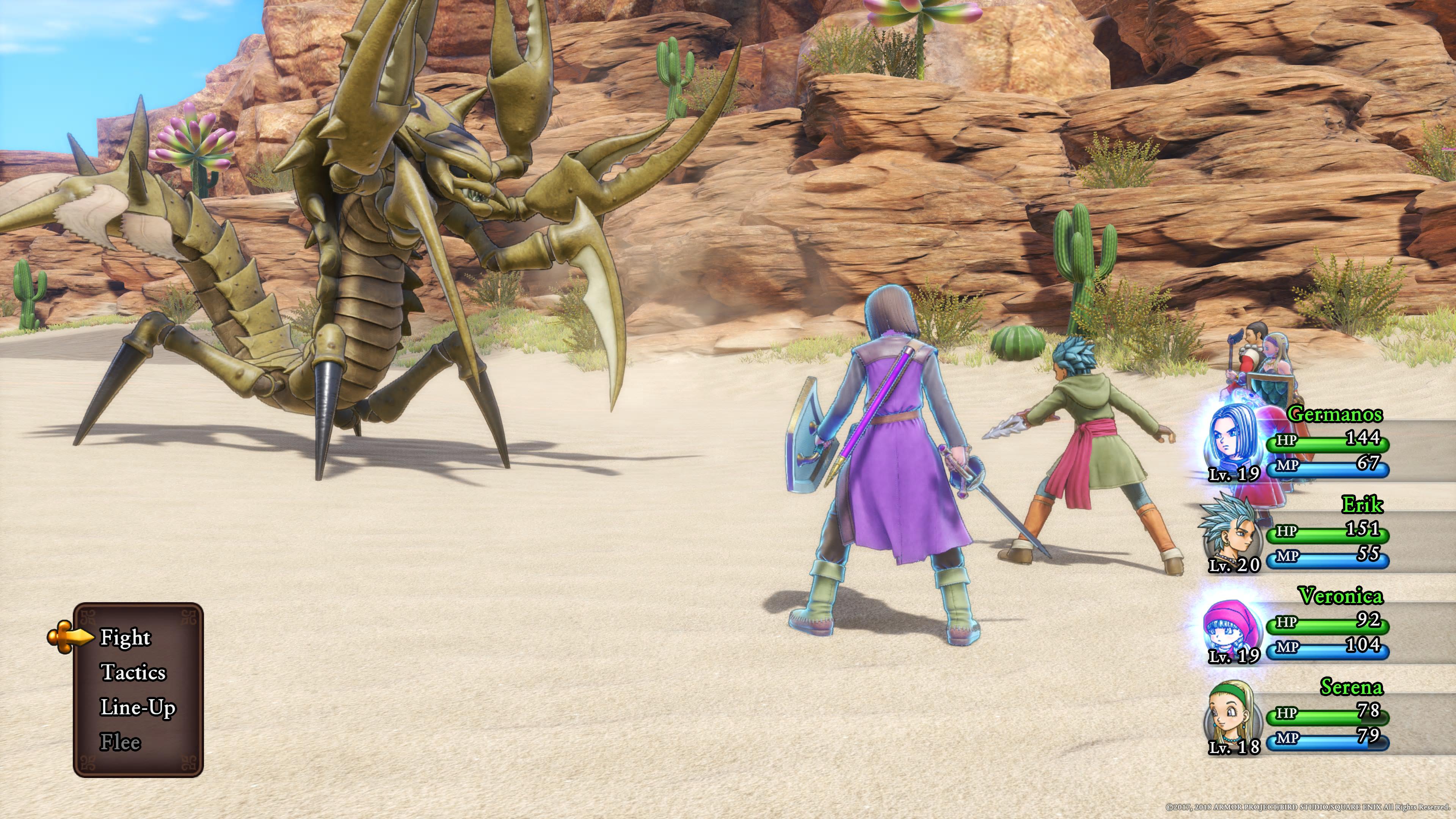Select Fight in the battle menu
Image resolution: width=1456 pixels, height=819 pixels.
click(125, 637)
